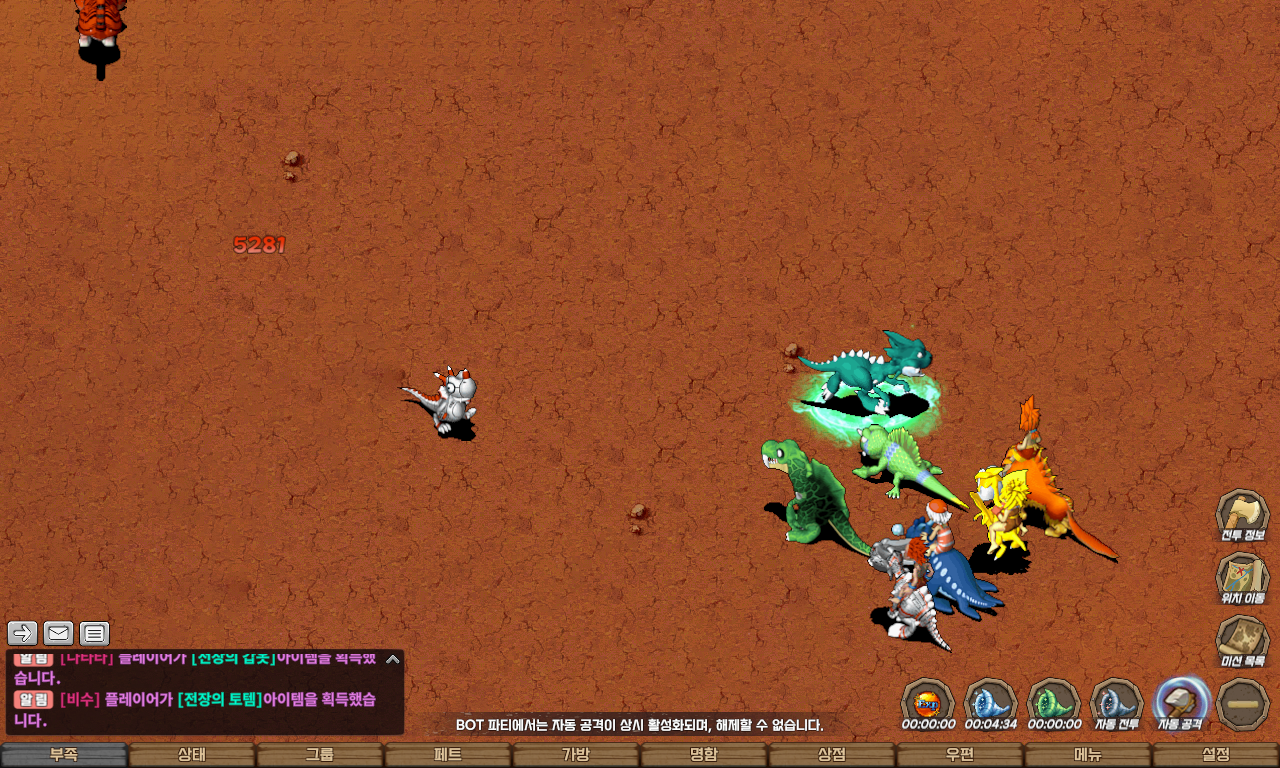Click the chat arrow button

pos(23,633)
